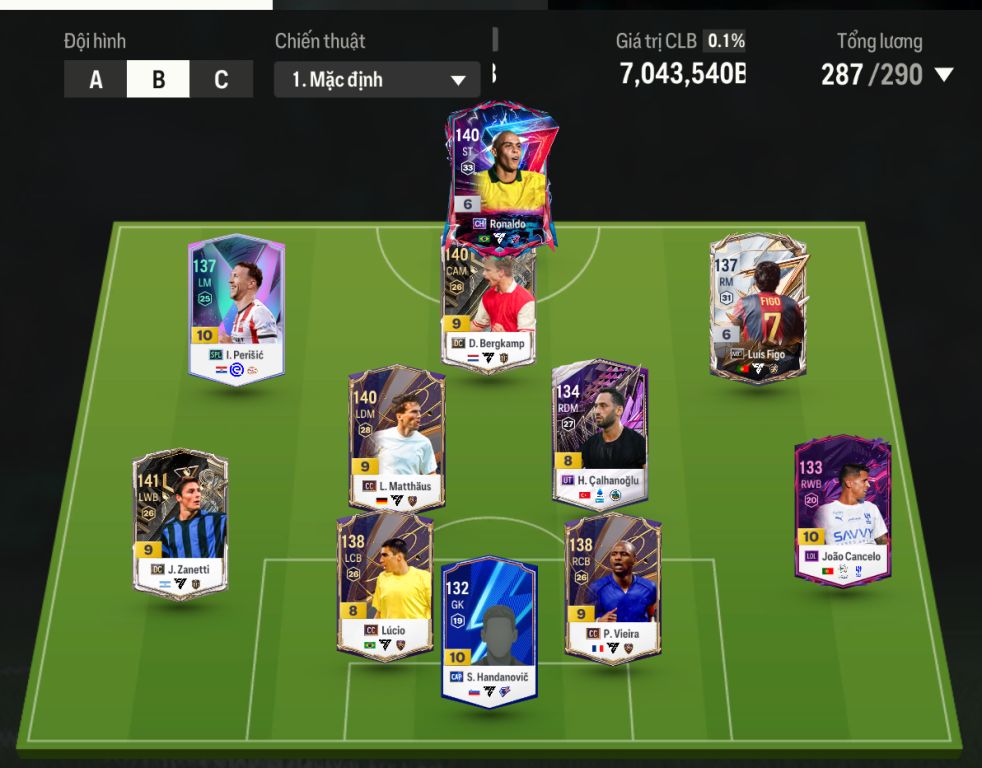
Task: Select the Ronaldo striker card
Action: pyautogui.click(x=501, y=175)
